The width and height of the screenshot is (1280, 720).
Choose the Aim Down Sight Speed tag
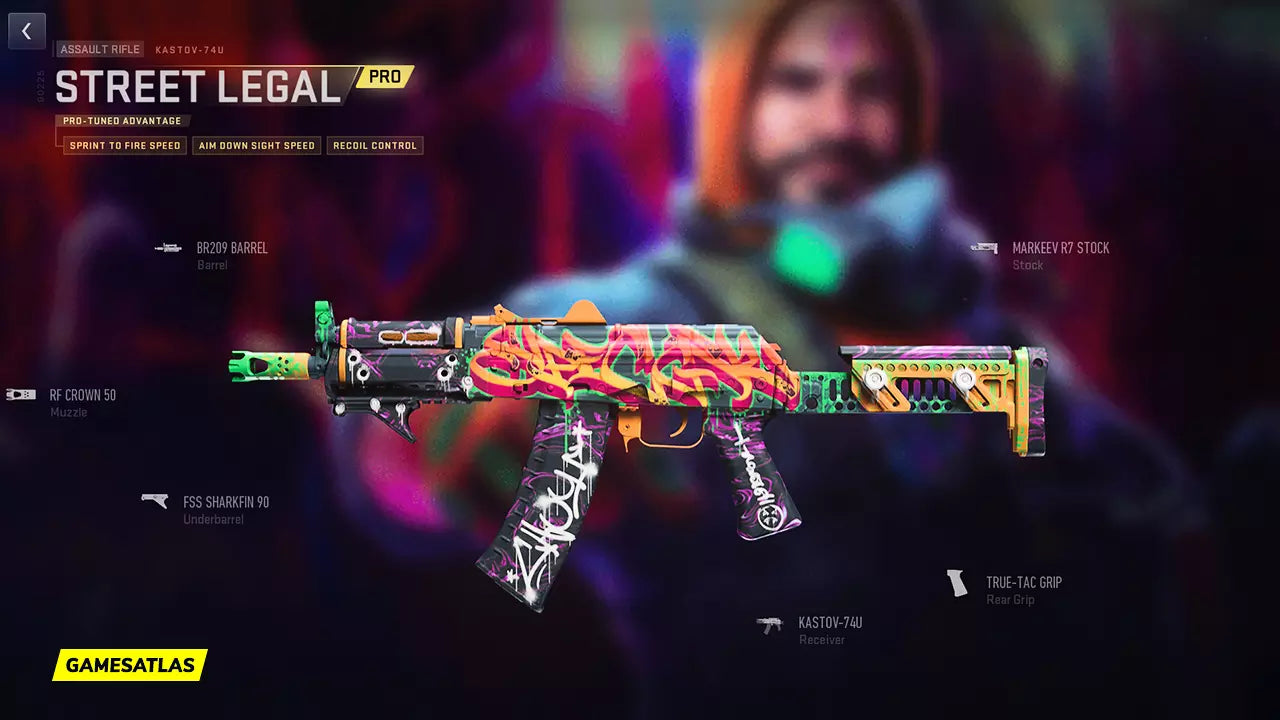[x=257, y=146]
